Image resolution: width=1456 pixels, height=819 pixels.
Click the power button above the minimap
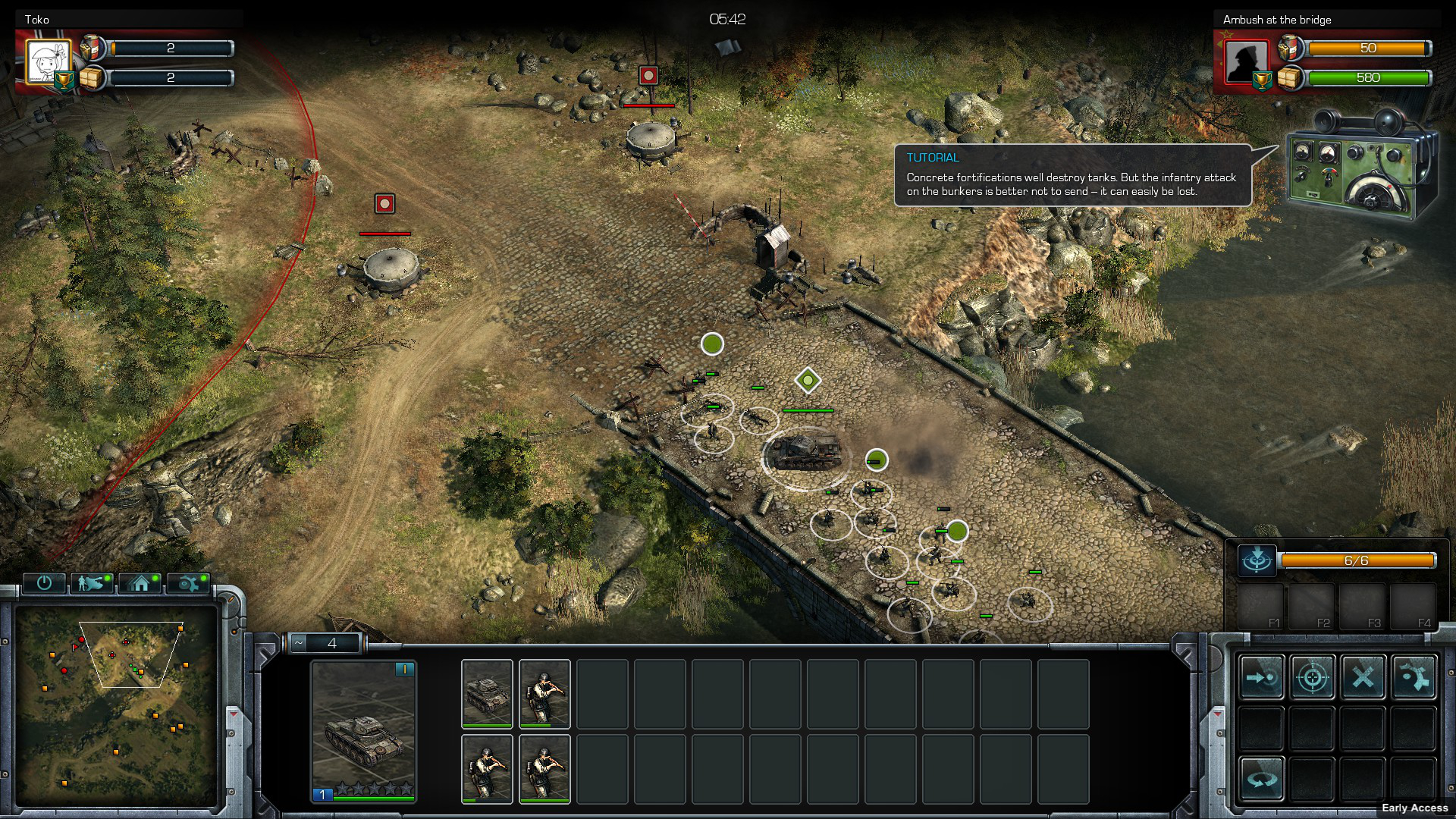[44, 582]
